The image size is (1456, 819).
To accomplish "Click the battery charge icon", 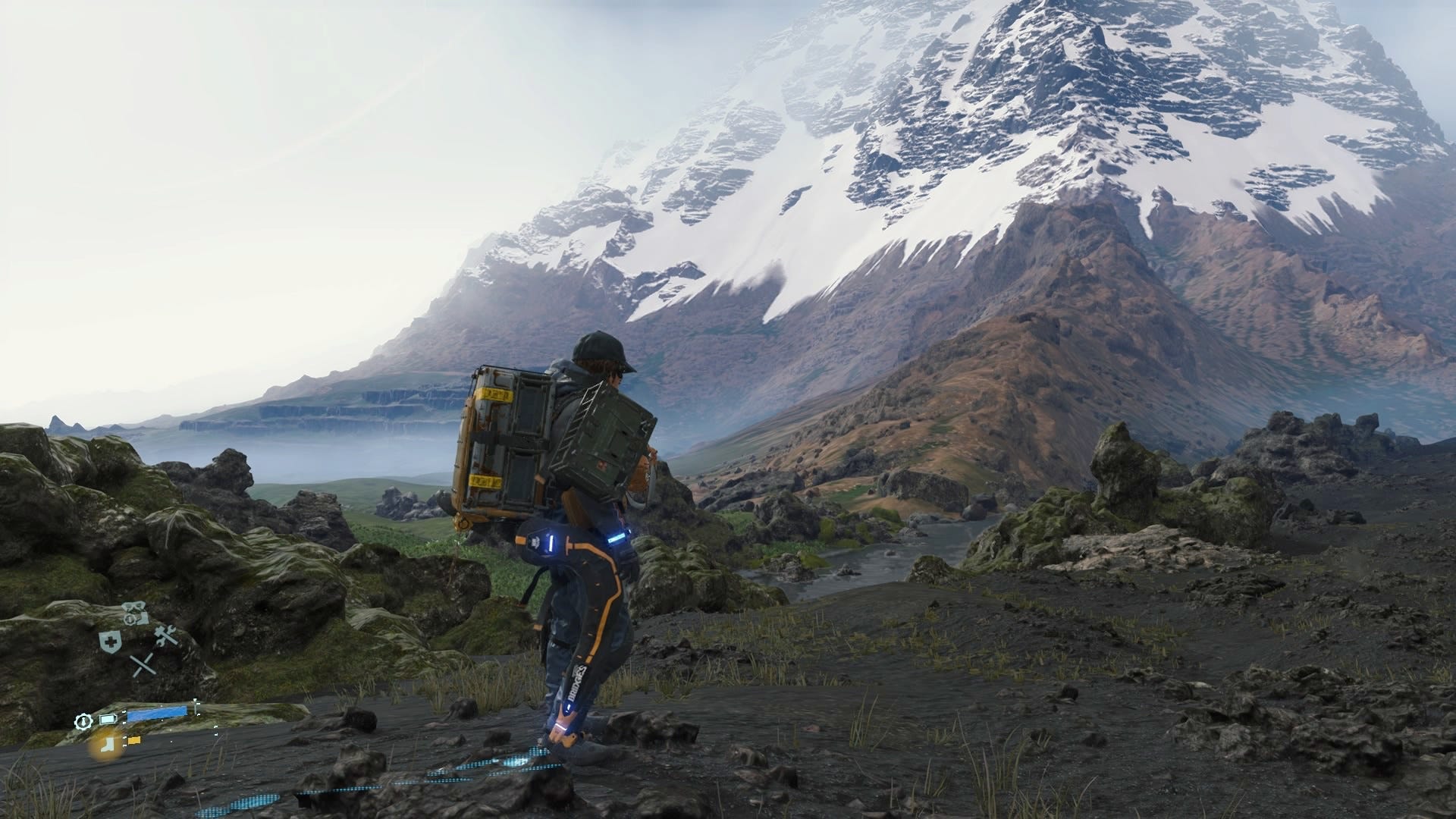I will click(108, 719).
